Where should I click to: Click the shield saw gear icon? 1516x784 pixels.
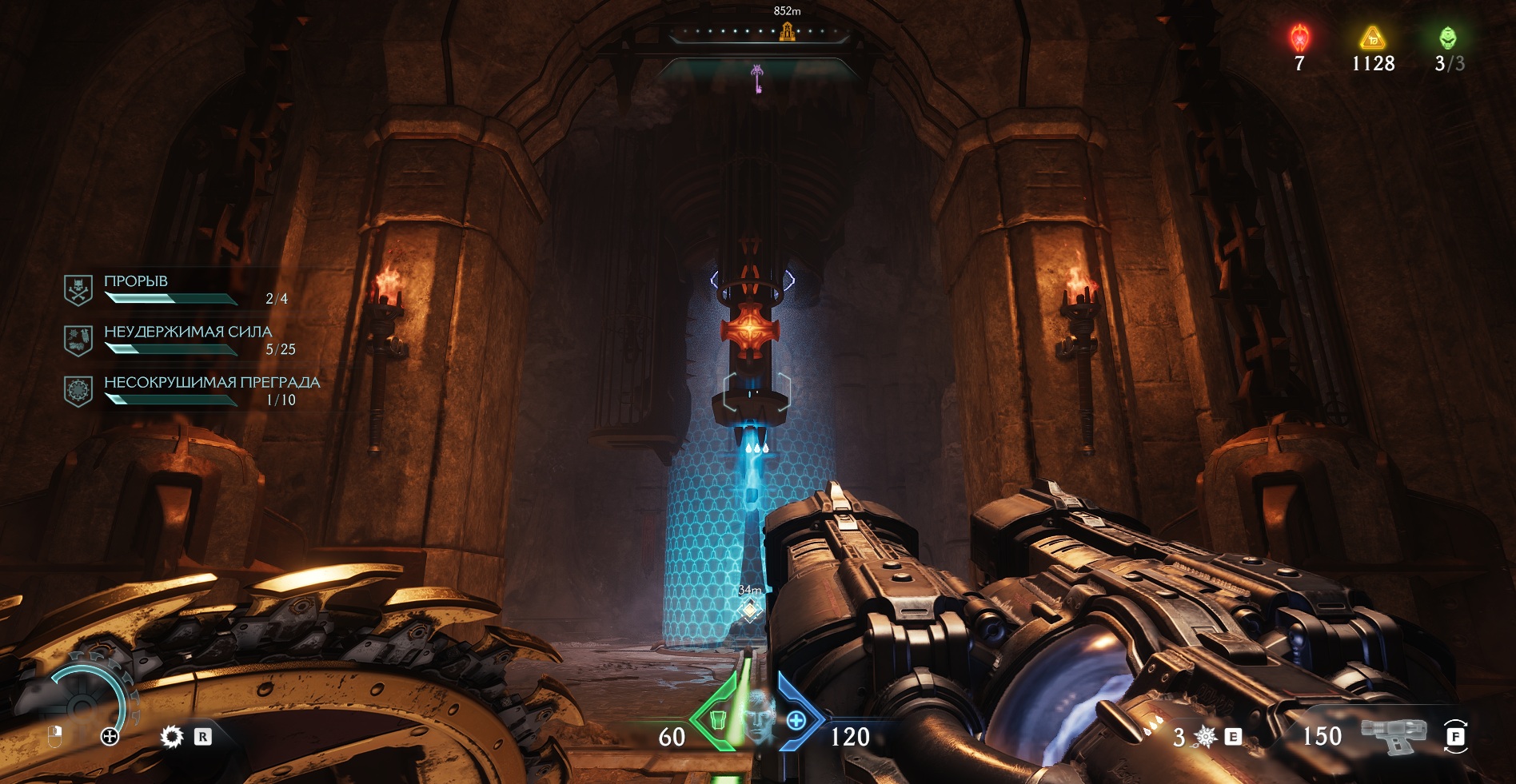172,736
